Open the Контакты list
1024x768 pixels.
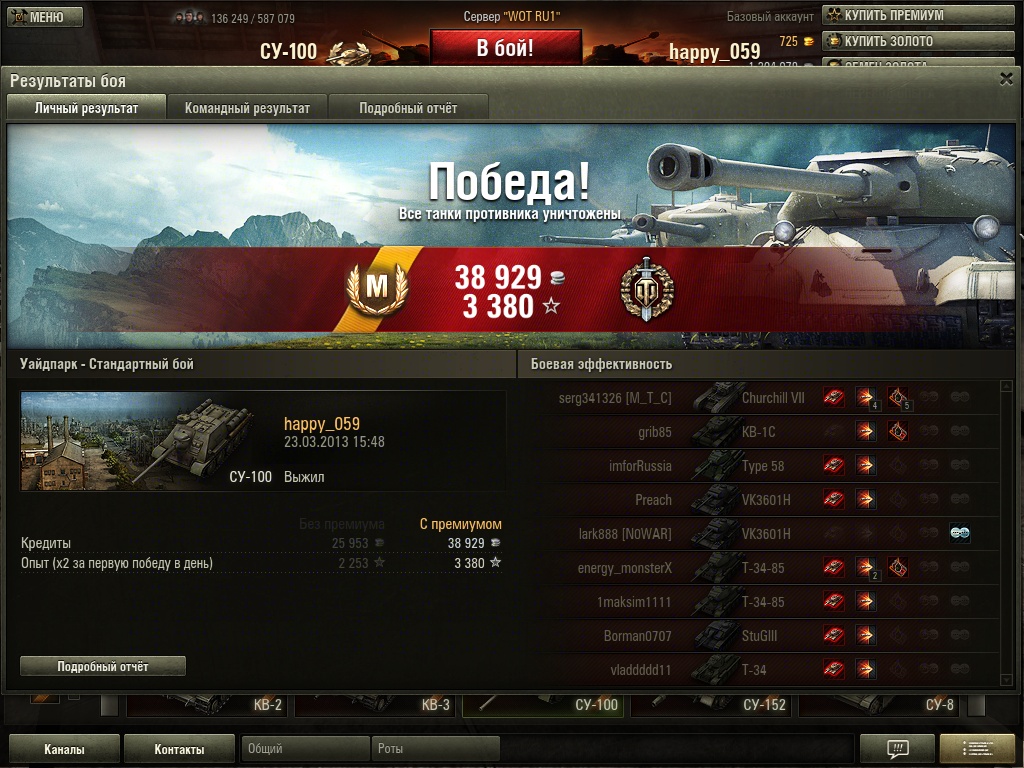pyautogui.click(x=179, y=749)
